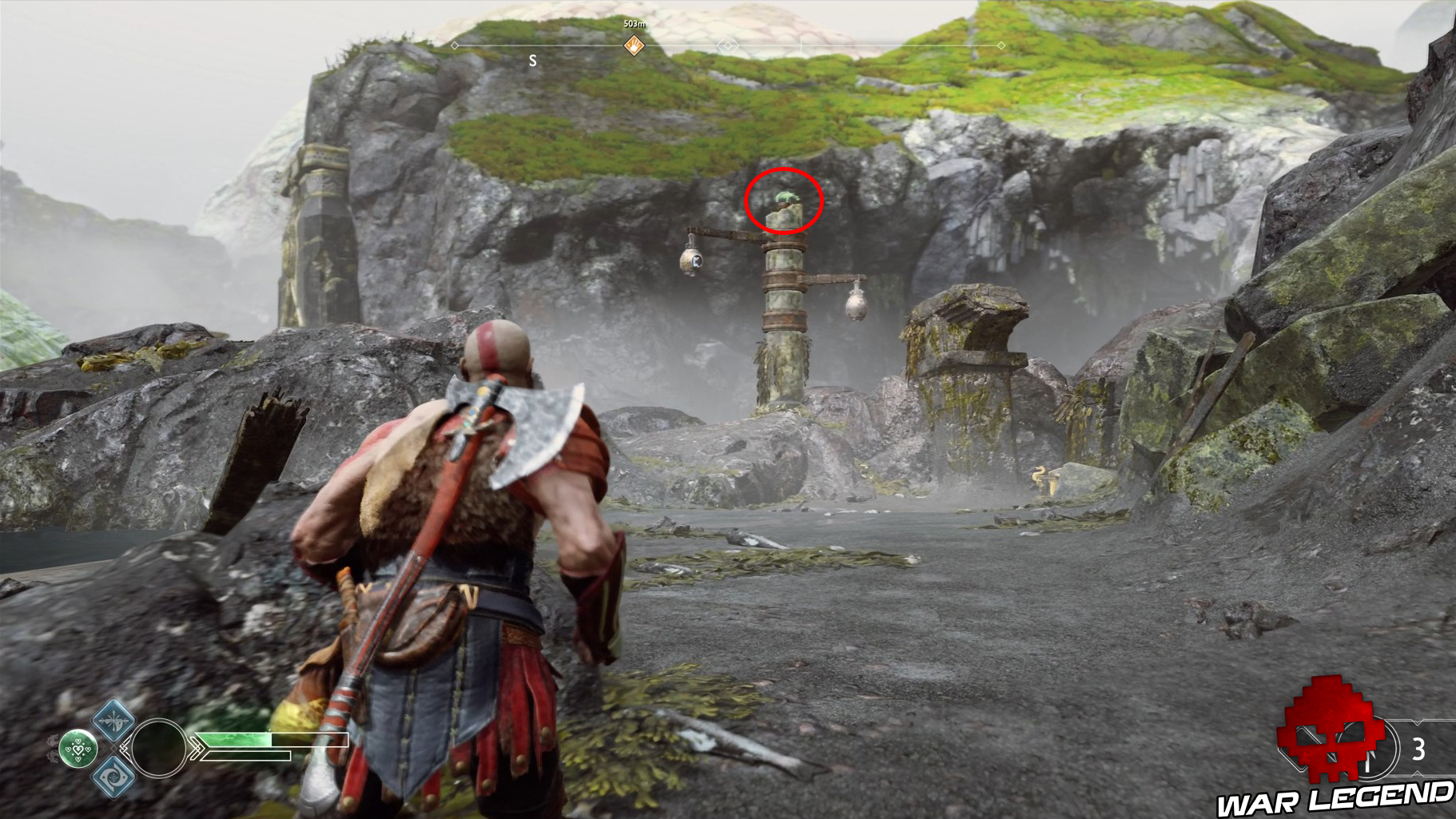
Task: Select the circular Spartan Rage meter
Action: coord(159,748)
